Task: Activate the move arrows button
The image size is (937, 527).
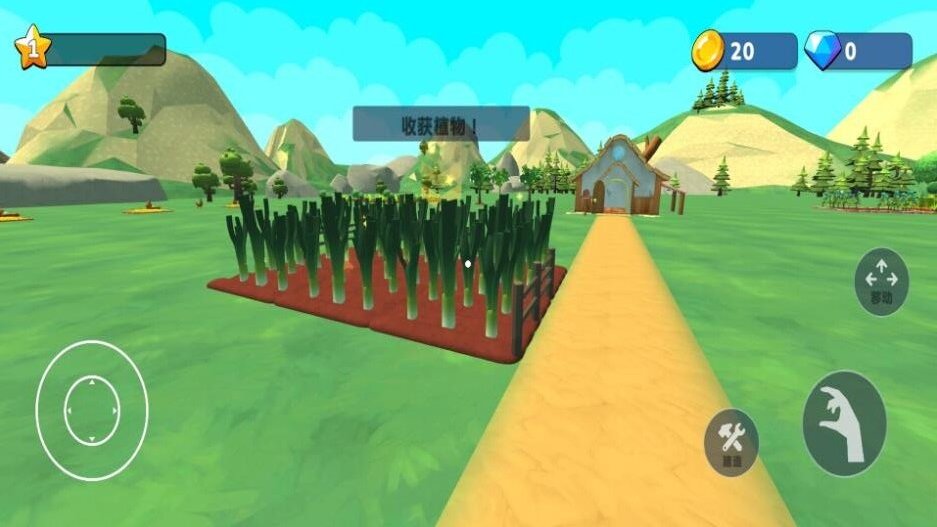Action: pos(881,281)
